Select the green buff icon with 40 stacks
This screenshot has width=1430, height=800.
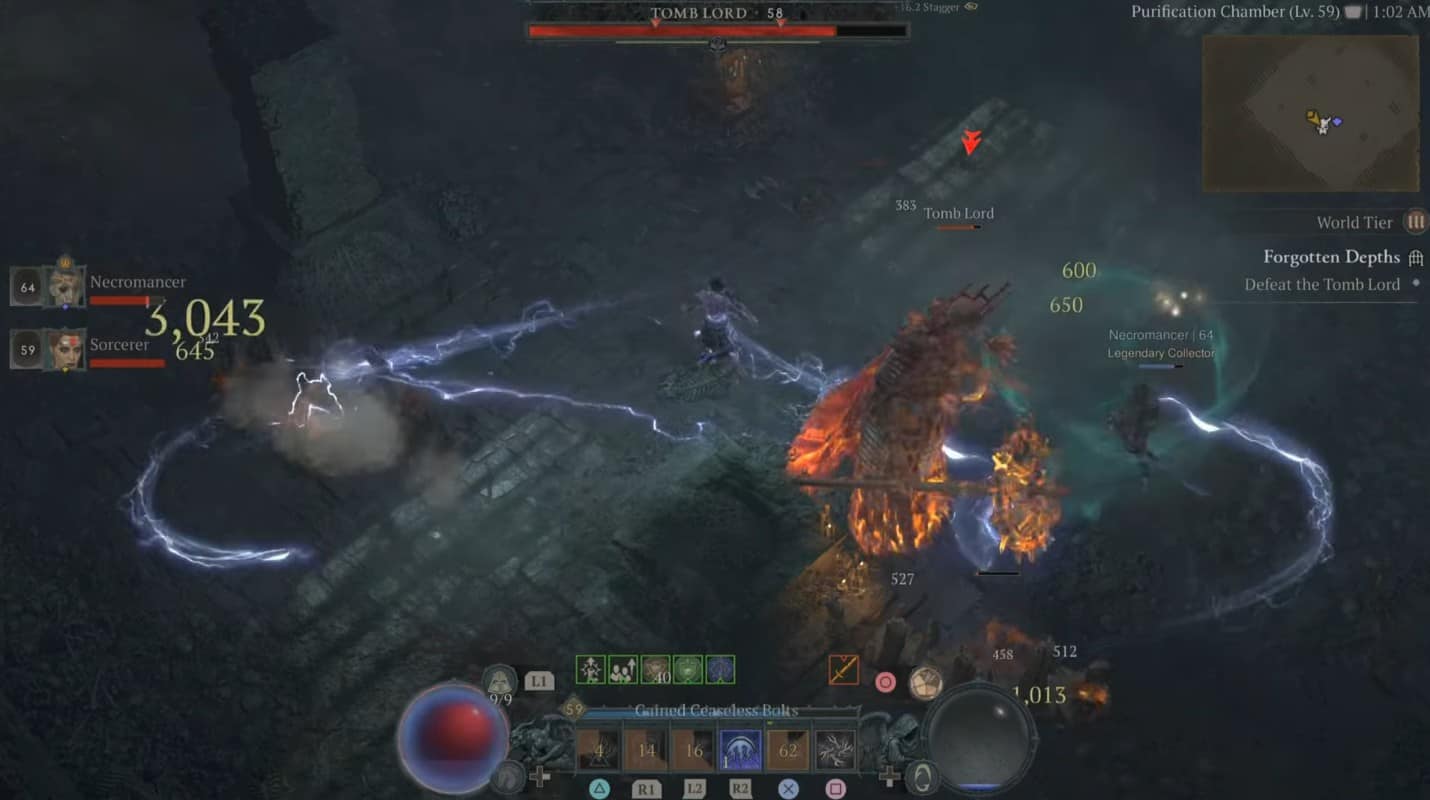[x=655, y=668]
